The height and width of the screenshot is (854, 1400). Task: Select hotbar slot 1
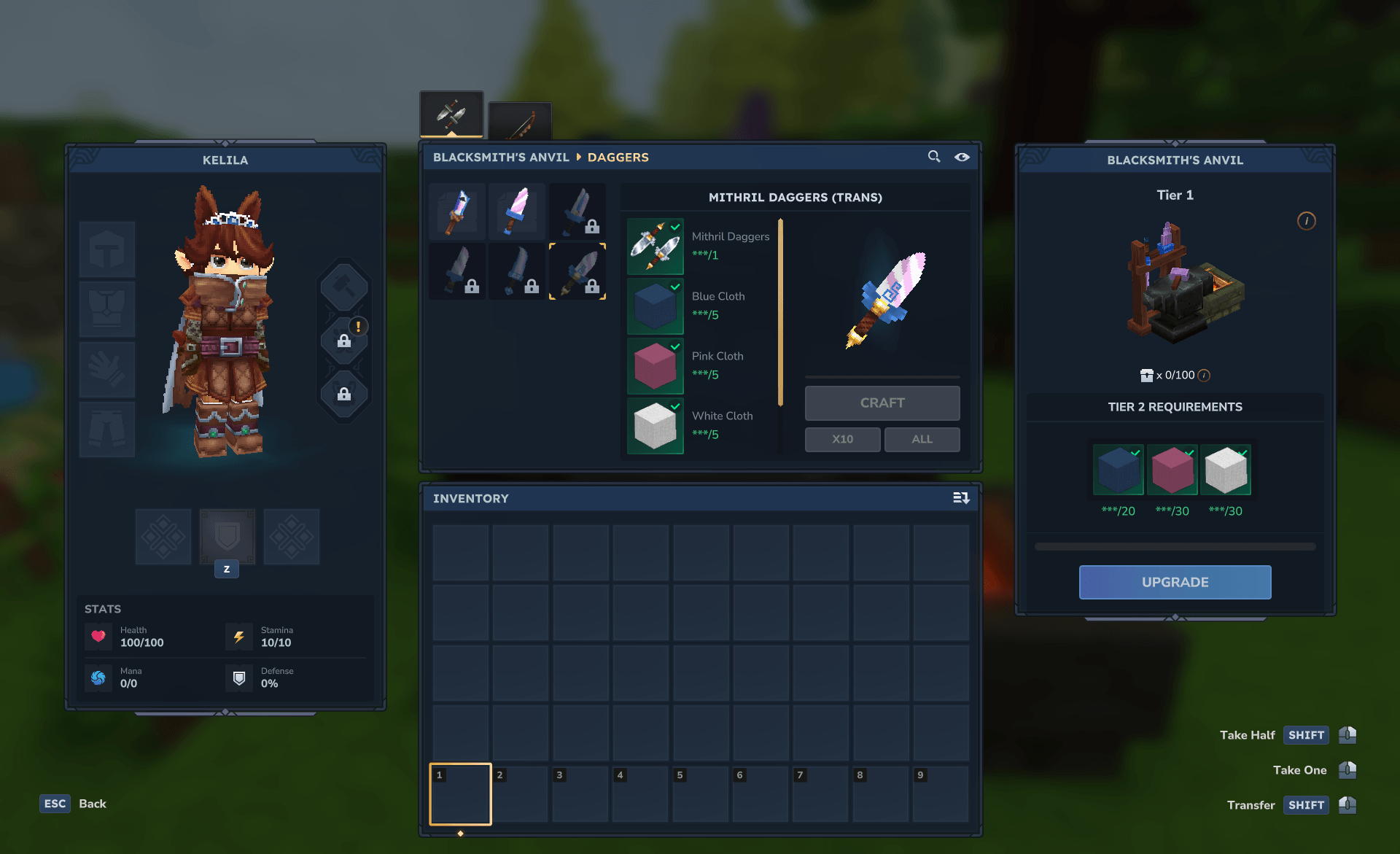tap(460, 793)
